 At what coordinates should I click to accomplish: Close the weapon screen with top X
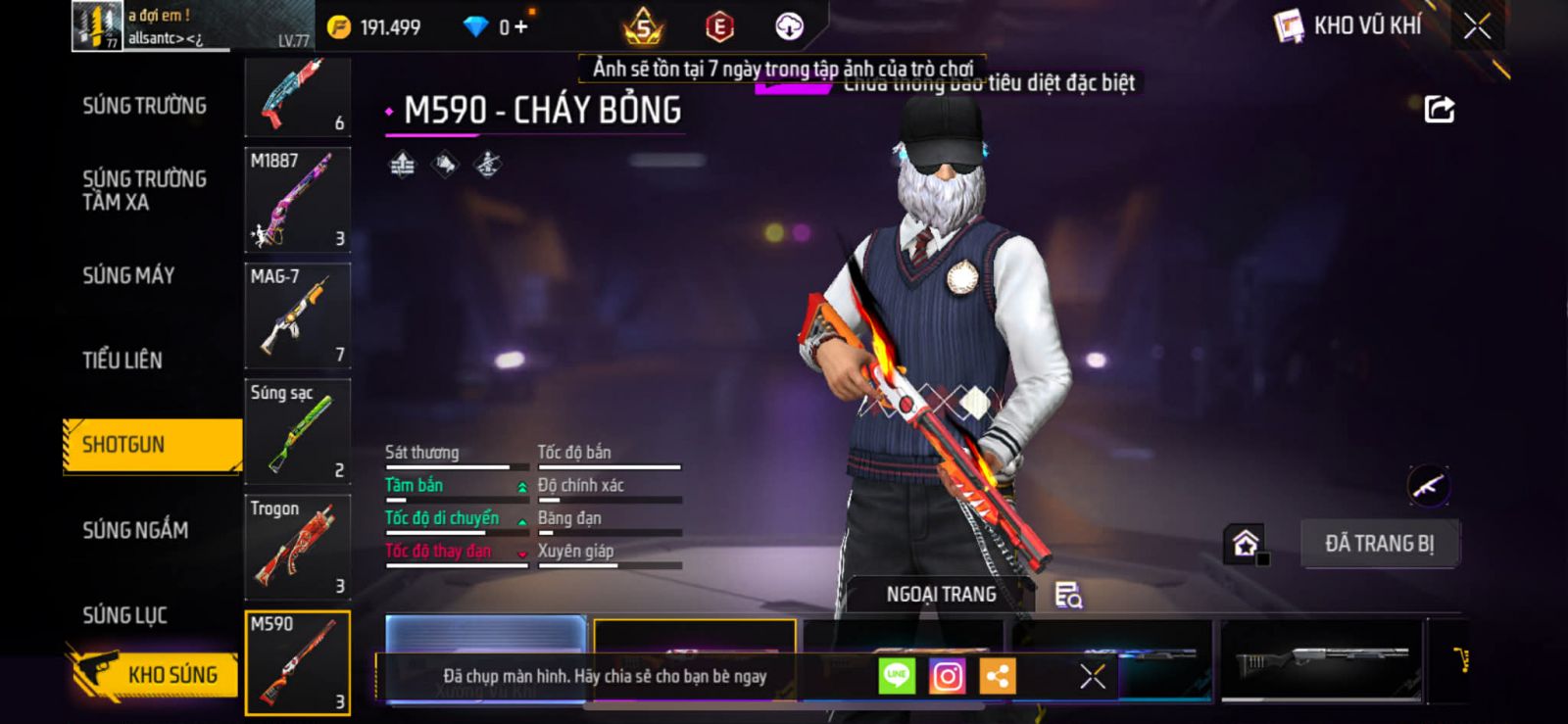tap(1477, 26)
